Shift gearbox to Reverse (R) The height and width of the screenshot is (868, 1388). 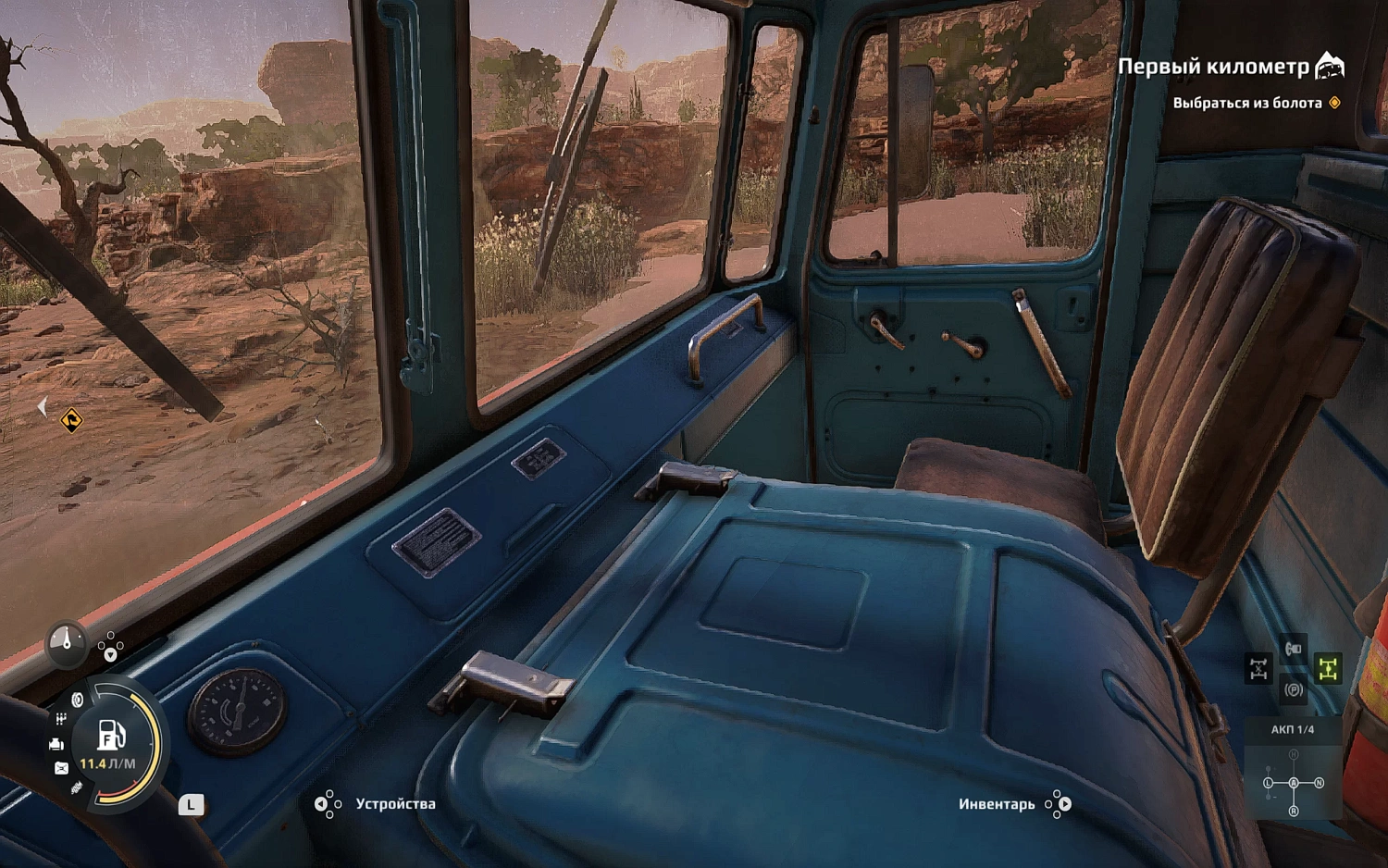[1294, 811]
